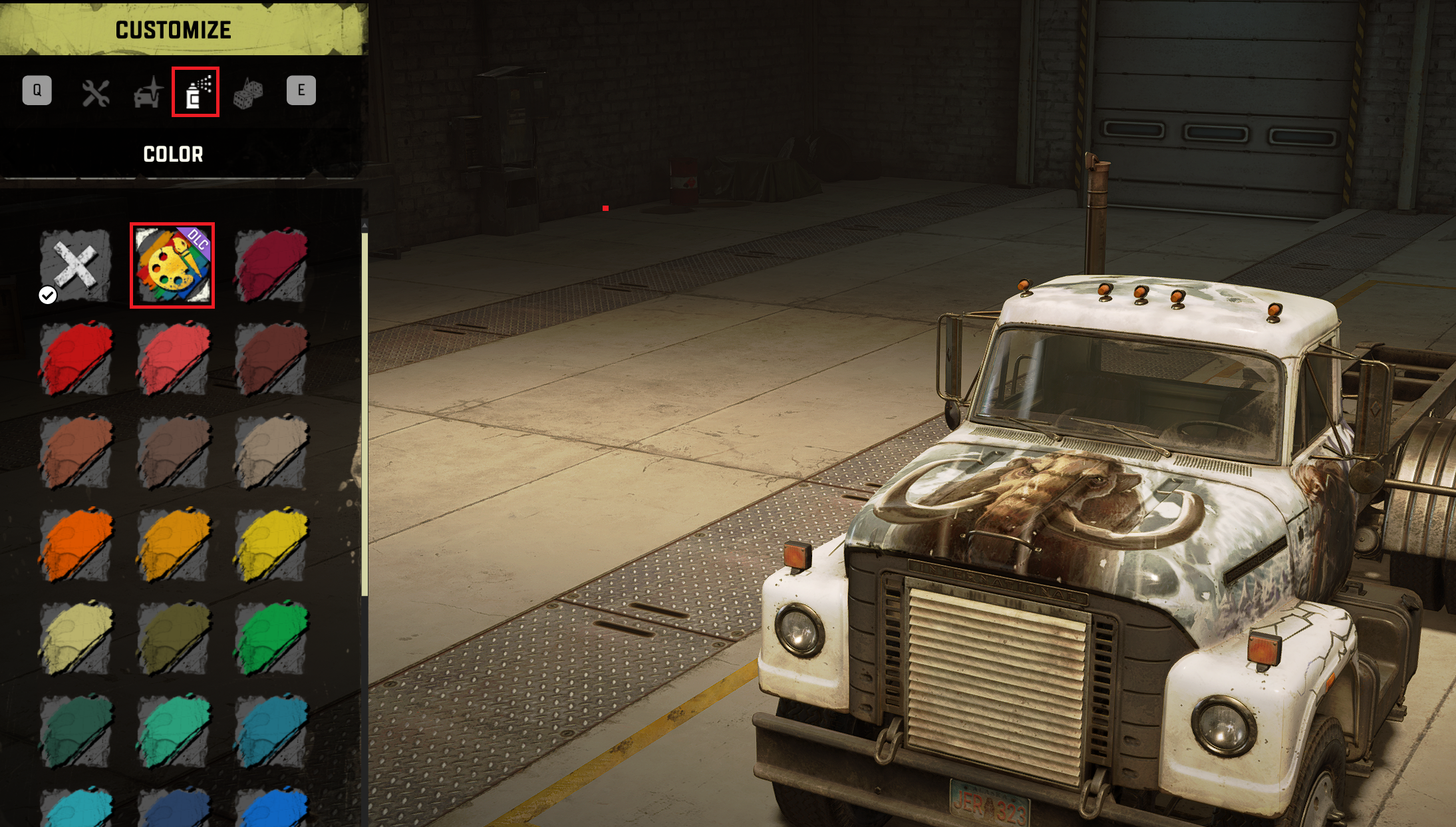1456x827 pixels.
Task: Select the beige tan color swatch
Action: (271, 452)
